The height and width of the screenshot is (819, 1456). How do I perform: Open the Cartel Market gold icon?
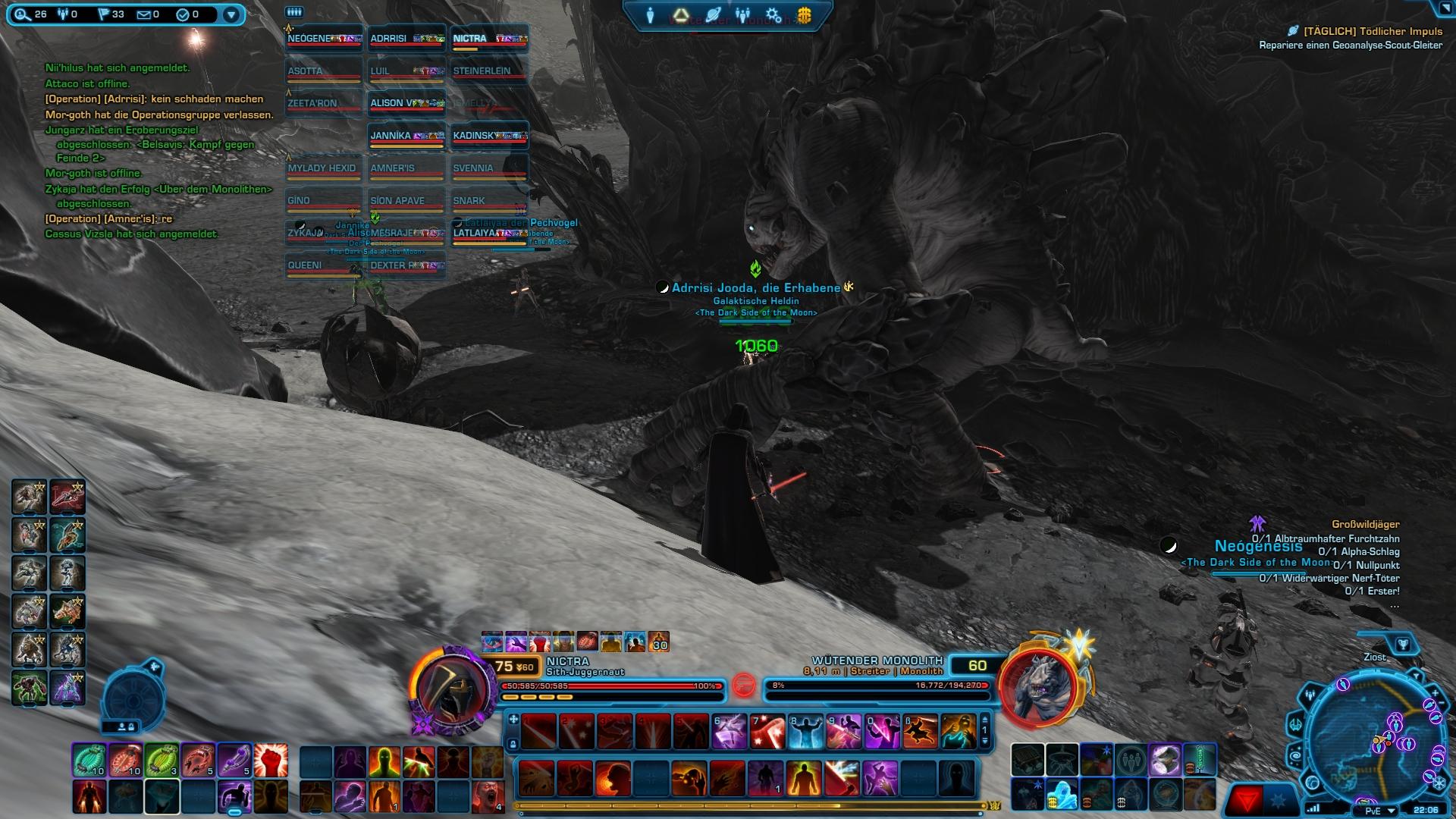(805, 14)
